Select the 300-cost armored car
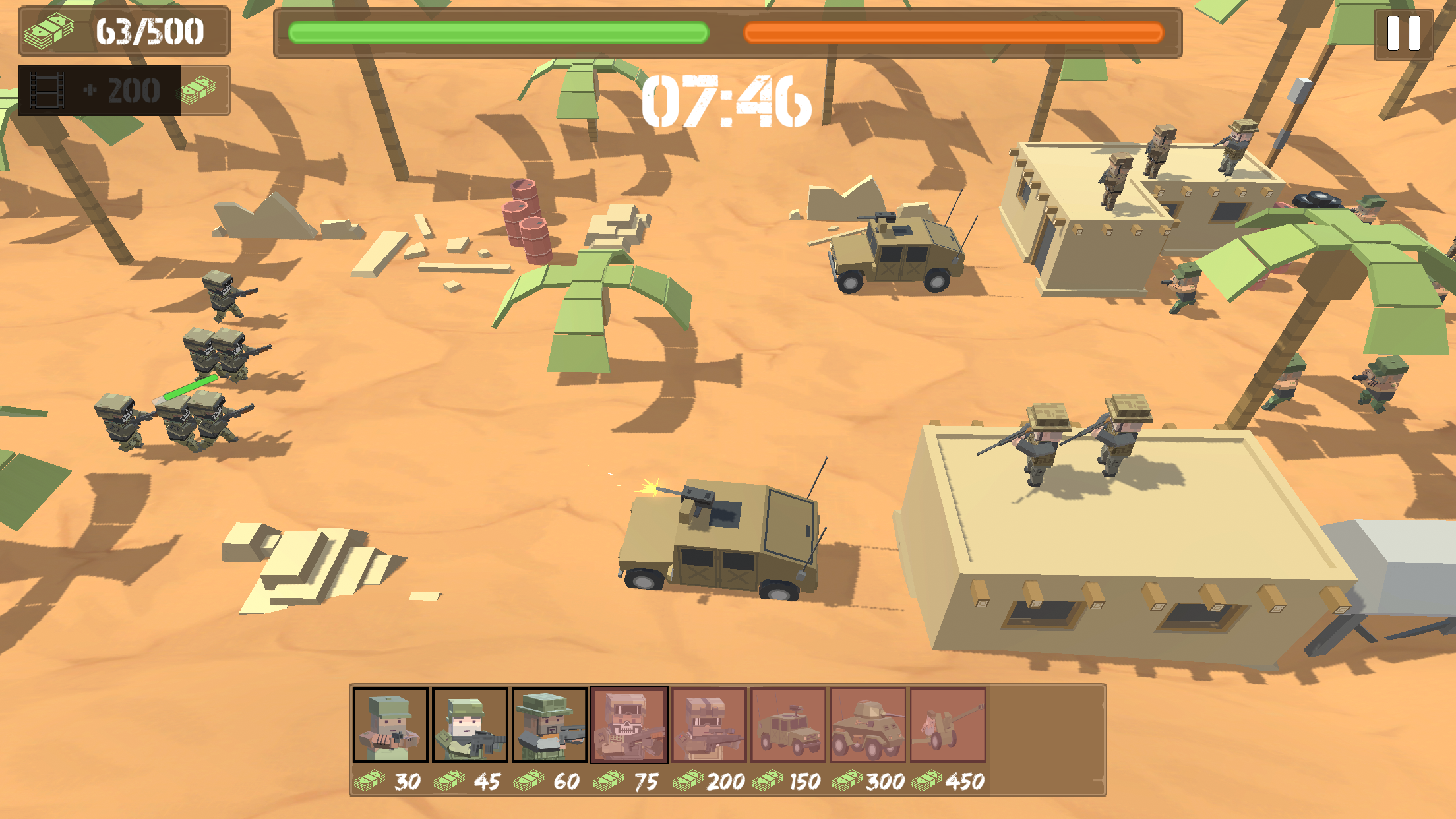 pos(868,725)
